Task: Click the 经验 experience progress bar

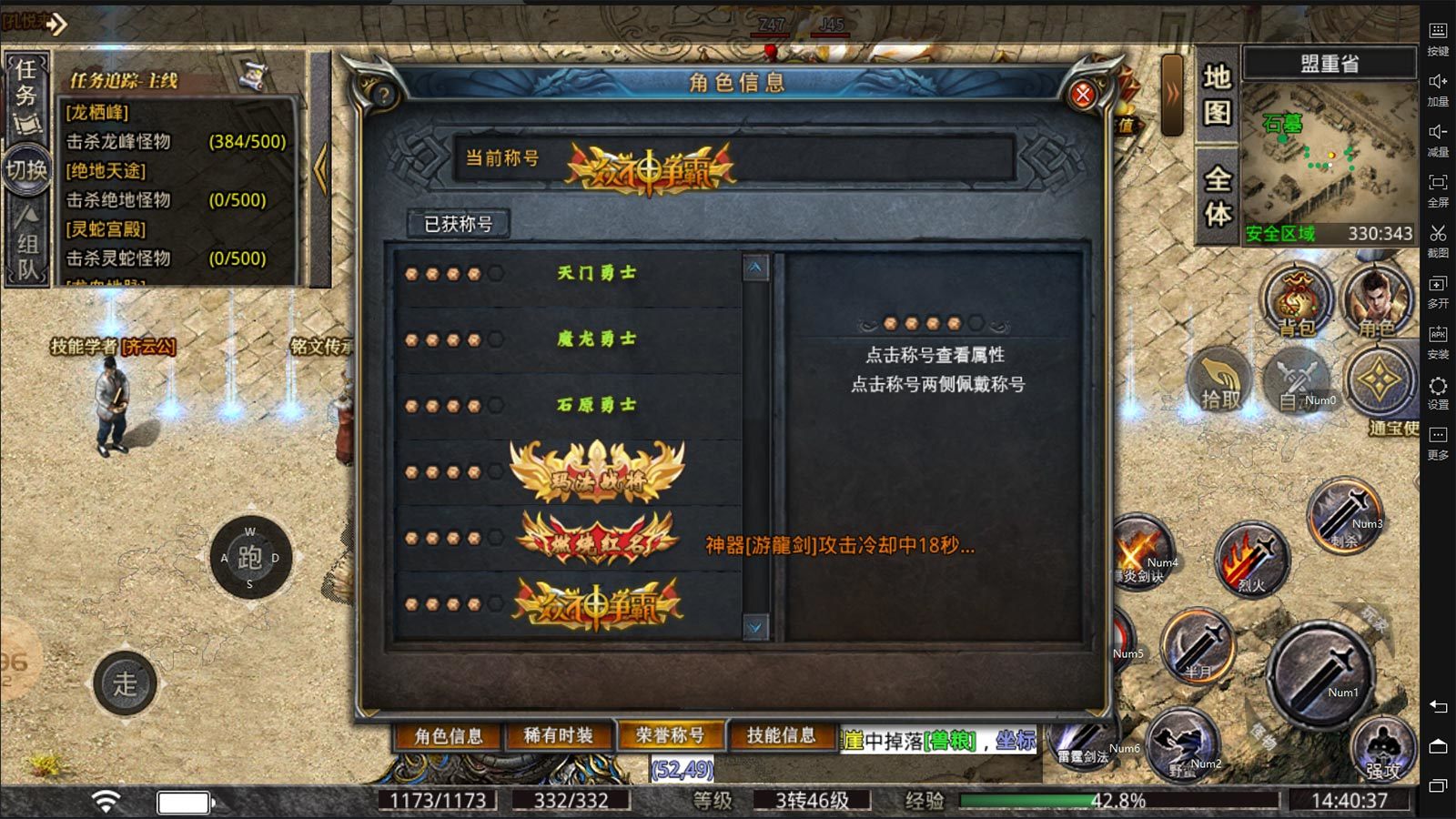Action: coord(1074,799)
